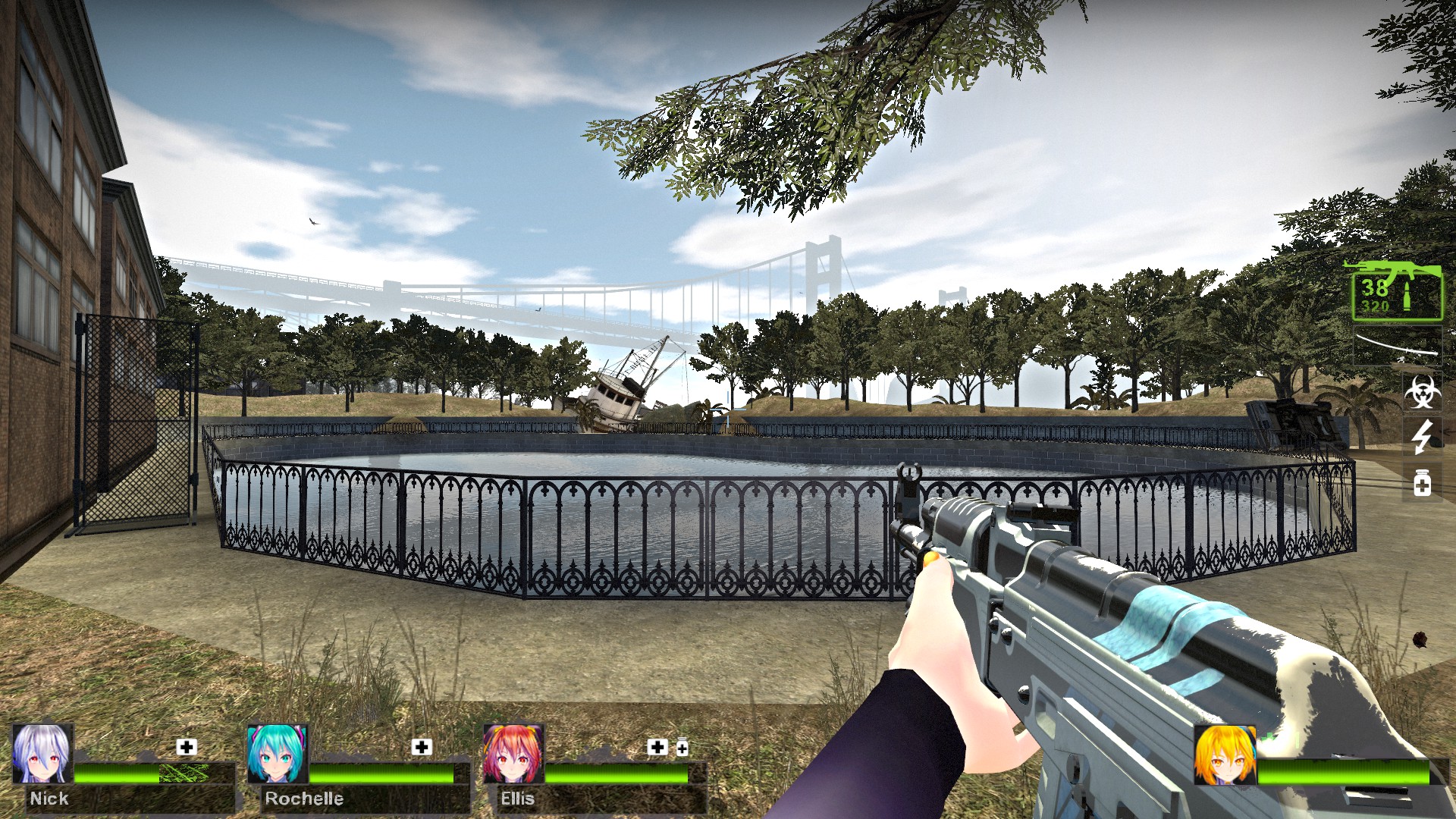Image resolution: width=1456 pixels, height=819 pixels.
Task: Click your own blonde character portrait
Action: point(1224,755)
